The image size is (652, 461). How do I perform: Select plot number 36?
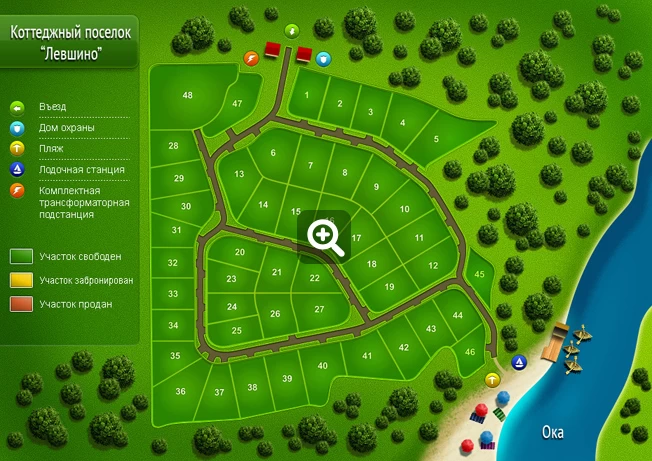[x=180, y=391]
